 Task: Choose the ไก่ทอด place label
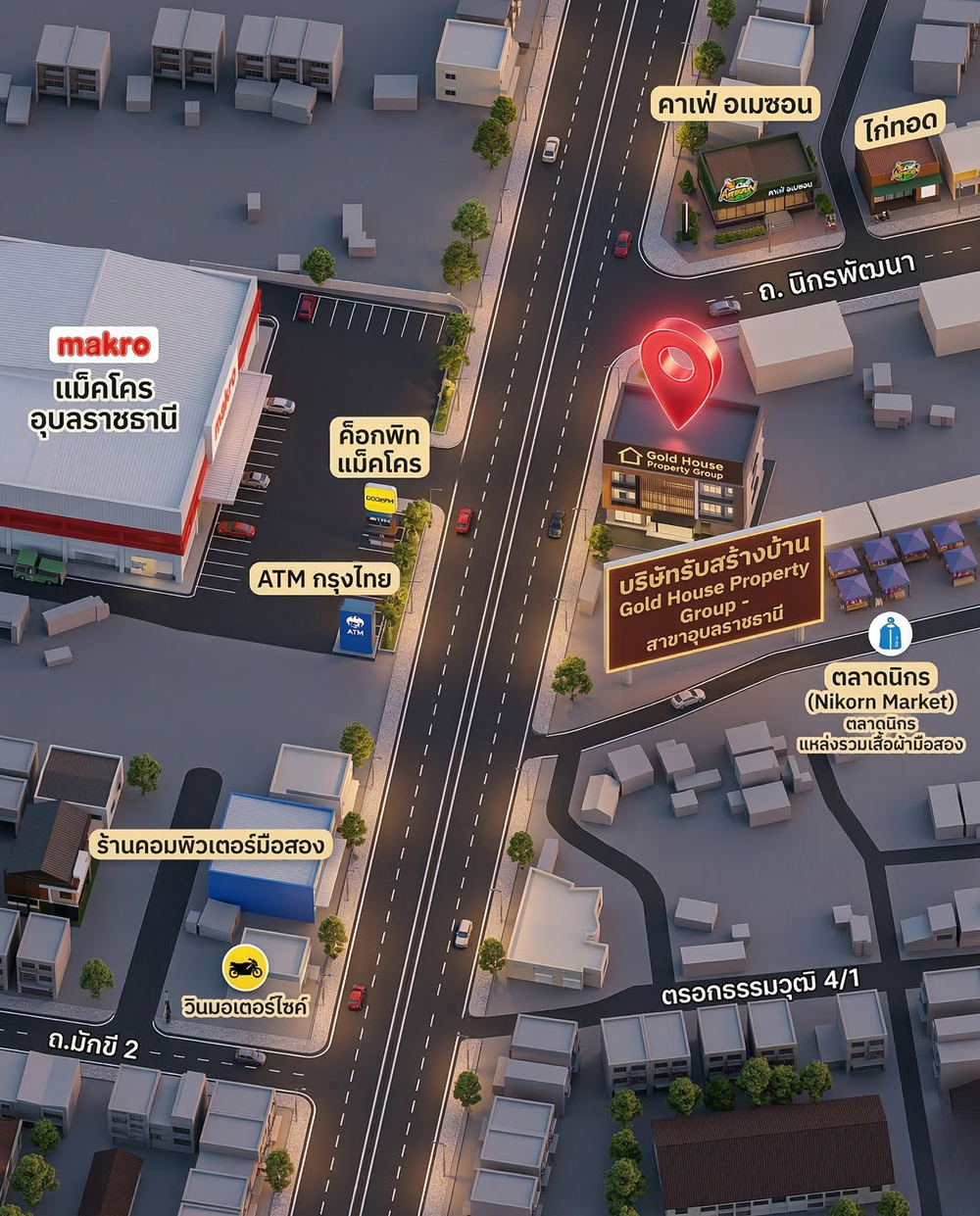(x=901, y=124)
